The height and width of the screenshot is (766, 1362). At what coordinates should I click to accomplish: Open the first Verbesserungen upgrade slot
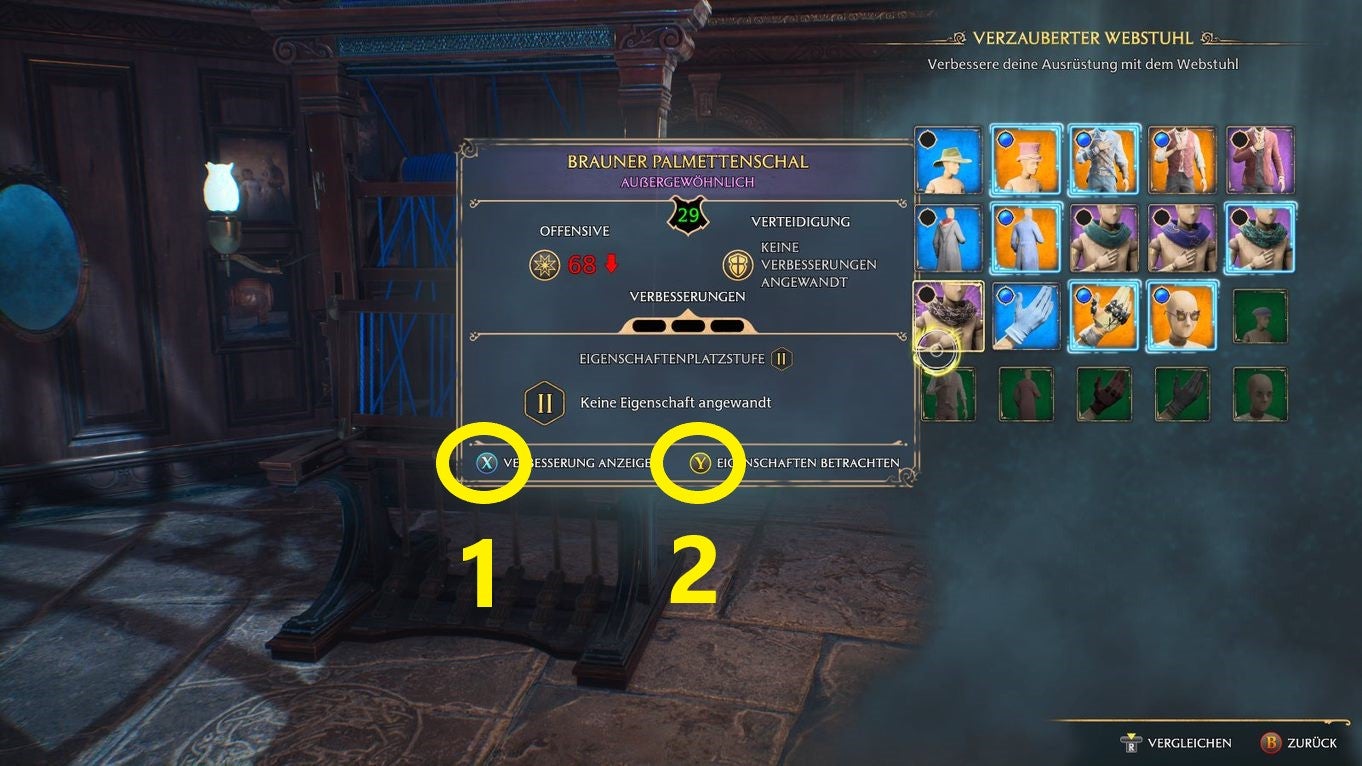(x=650, y=324)
